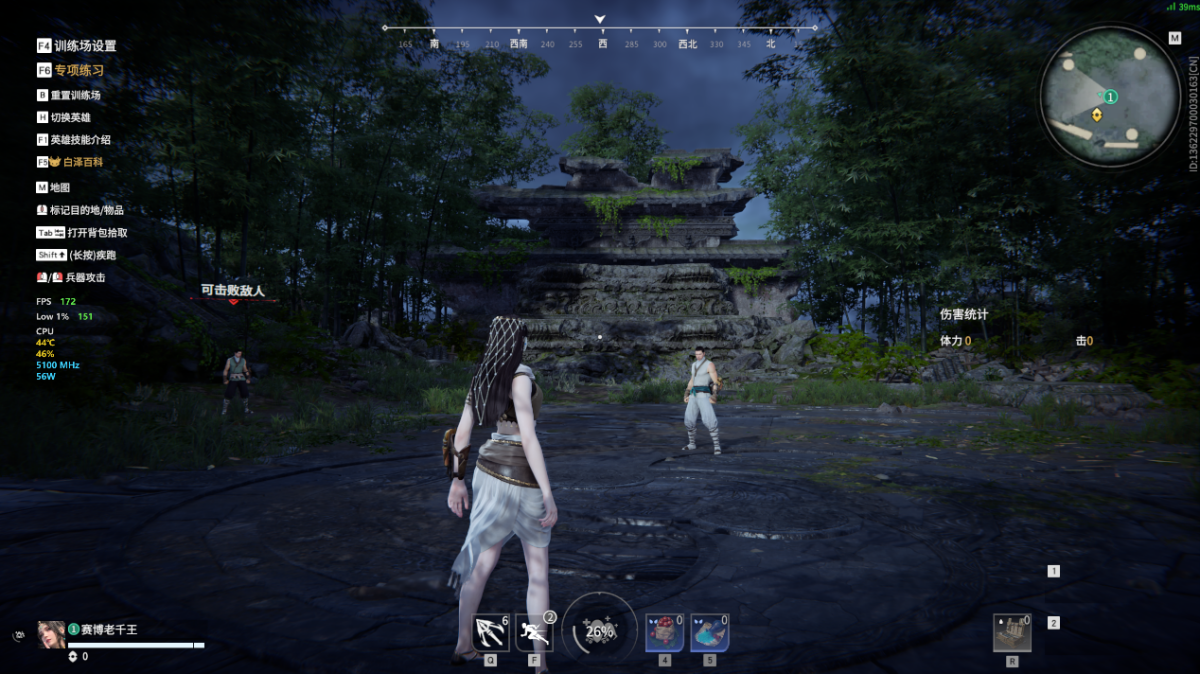This screenshot has height=674, width=1200.
Task: Use the blue armor powder item
Action: 709,632
